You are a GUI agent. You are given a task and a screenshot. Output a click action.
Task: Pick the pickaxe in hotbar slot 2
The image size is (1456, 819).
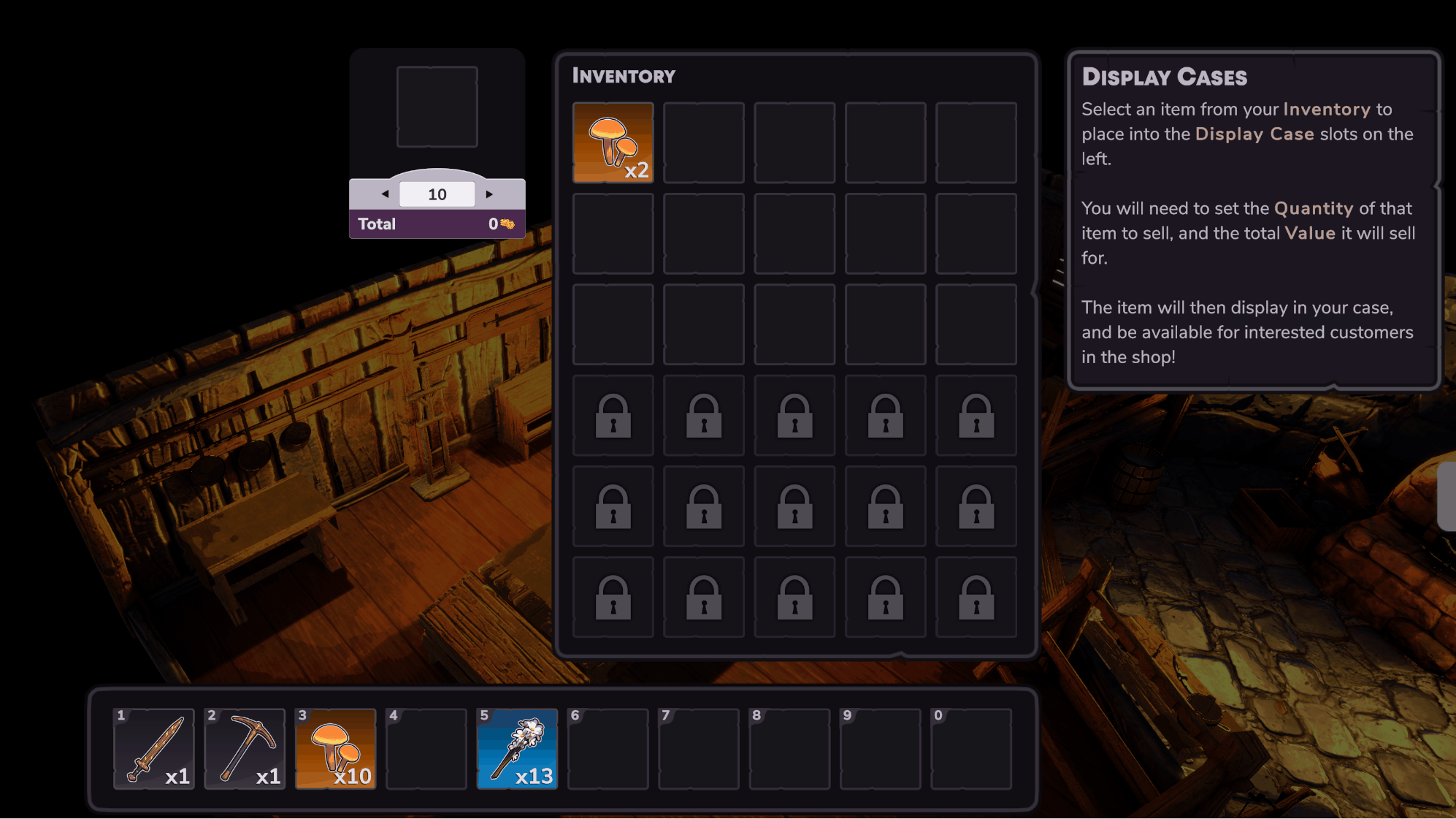coord(245,749)
